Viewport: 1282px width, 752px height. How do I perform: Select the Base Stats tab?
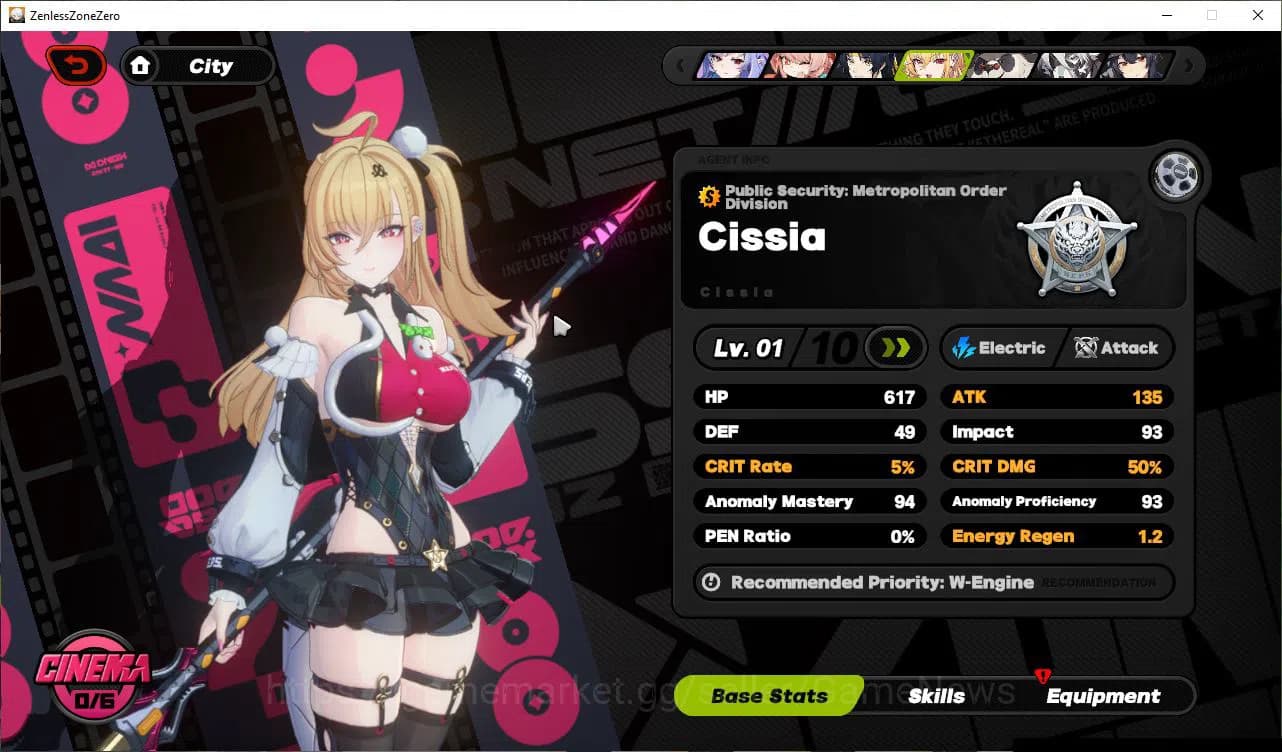[x=768, y=696]
